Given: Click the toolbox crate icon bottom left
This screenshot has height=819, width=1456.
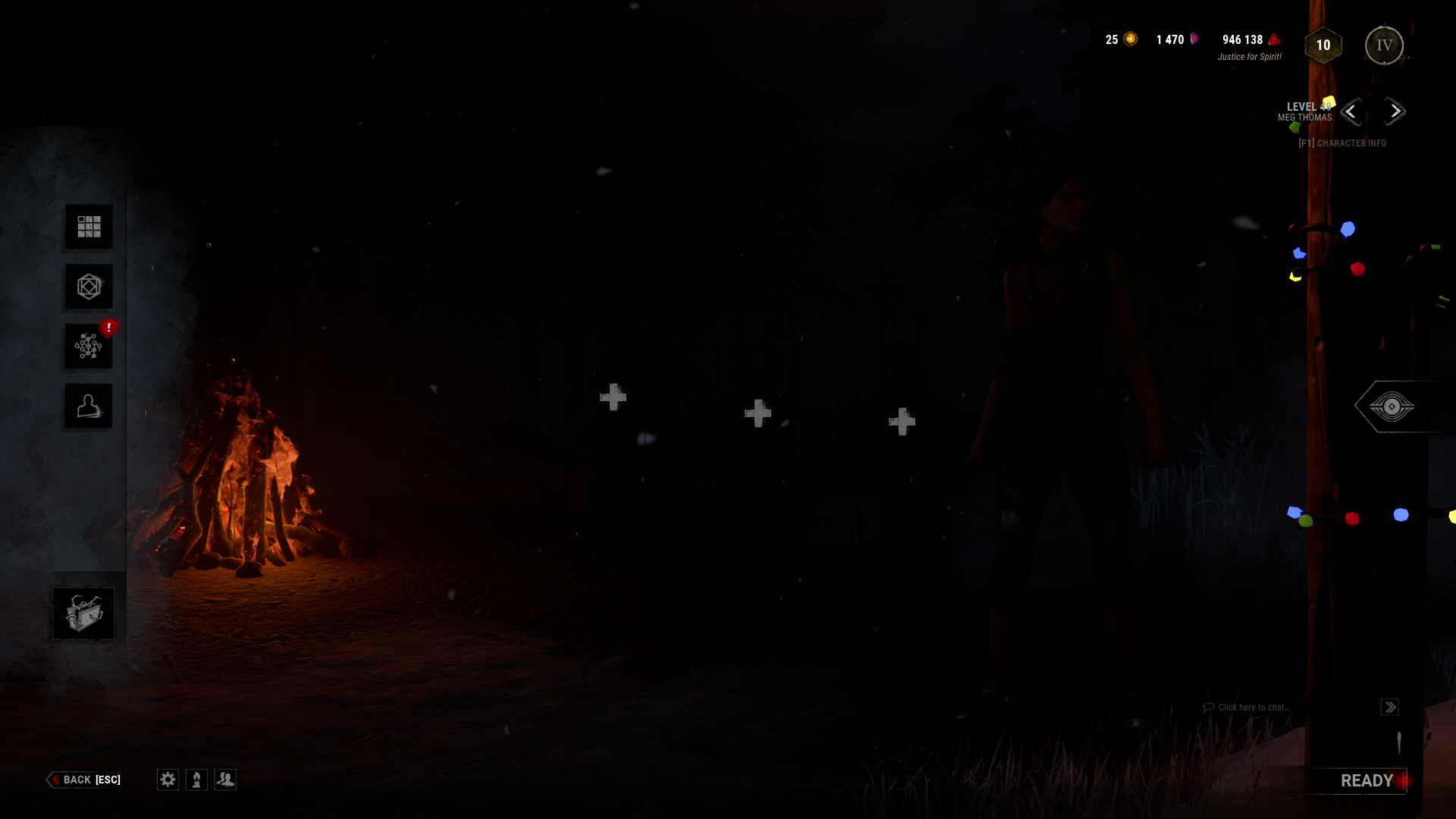Looking at the screenshot, I should [83, 613].
